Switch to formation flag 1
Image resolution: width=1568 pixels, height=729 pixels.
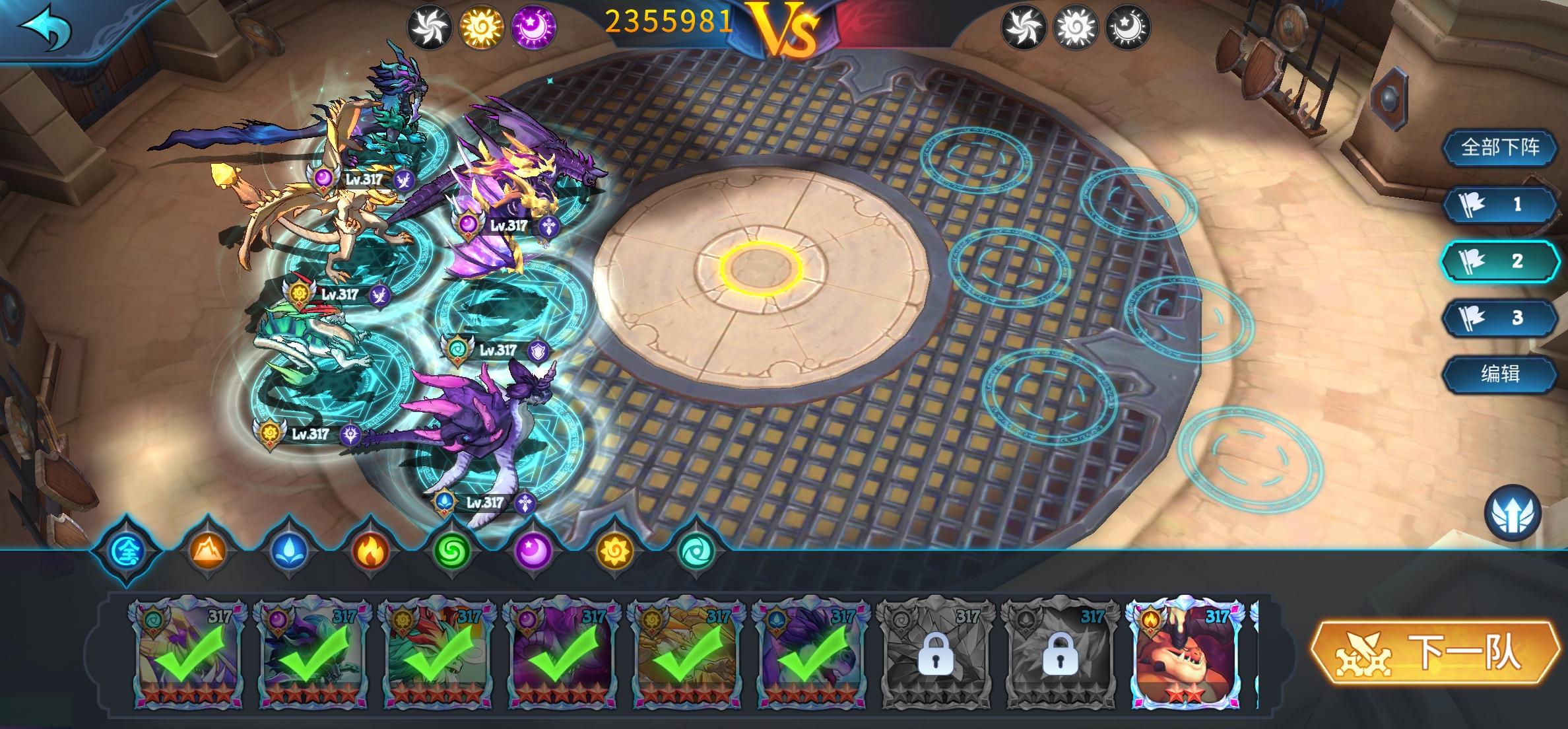pyautogui.click(x=1499, y=204)
